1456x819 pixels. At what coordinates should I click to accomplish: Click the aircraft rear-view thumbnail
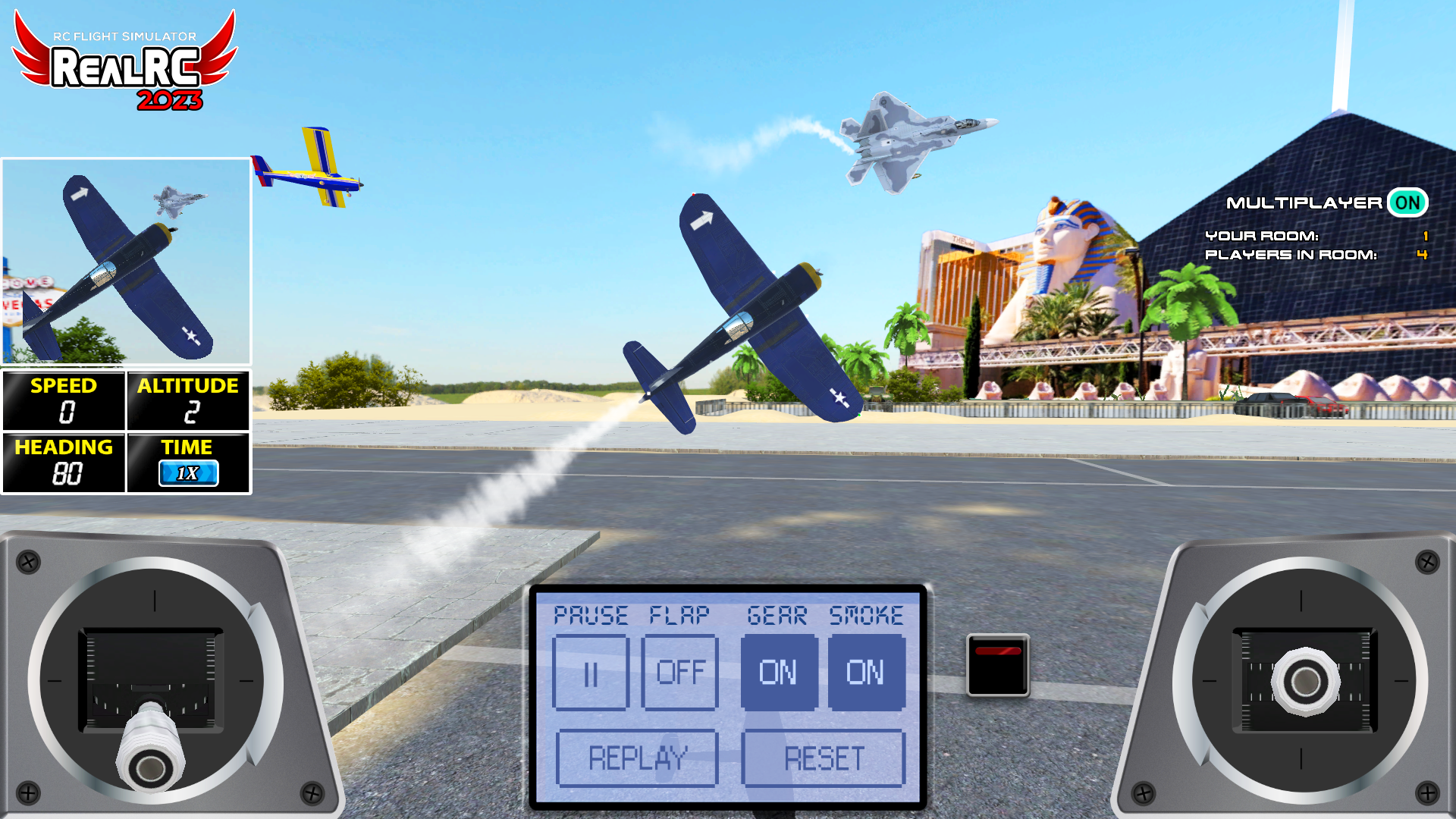pos(126,262)
